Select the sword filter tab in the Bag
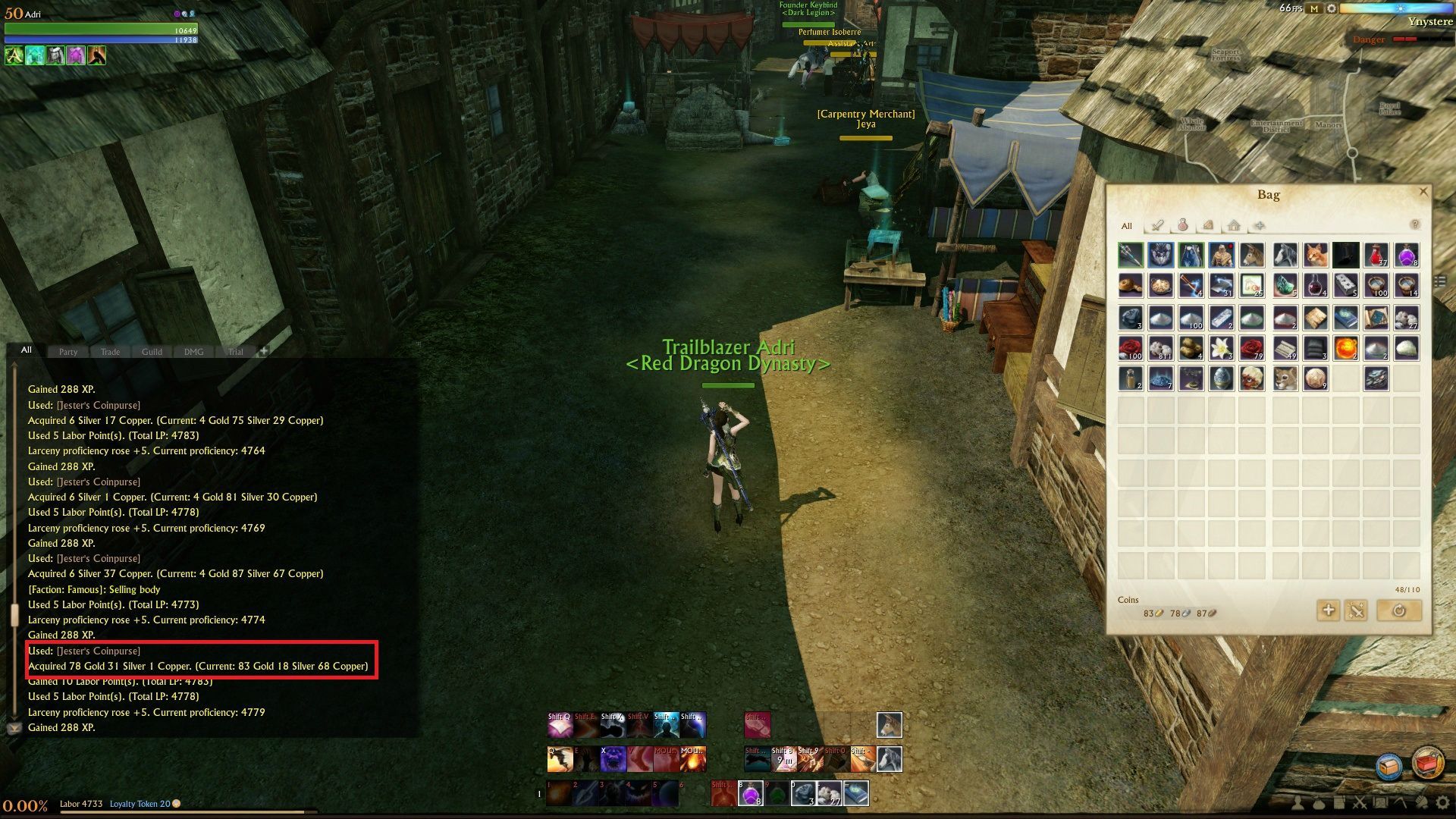Screen dimensions: 1456x819 pyautogui.click(x=1157, y=226)
